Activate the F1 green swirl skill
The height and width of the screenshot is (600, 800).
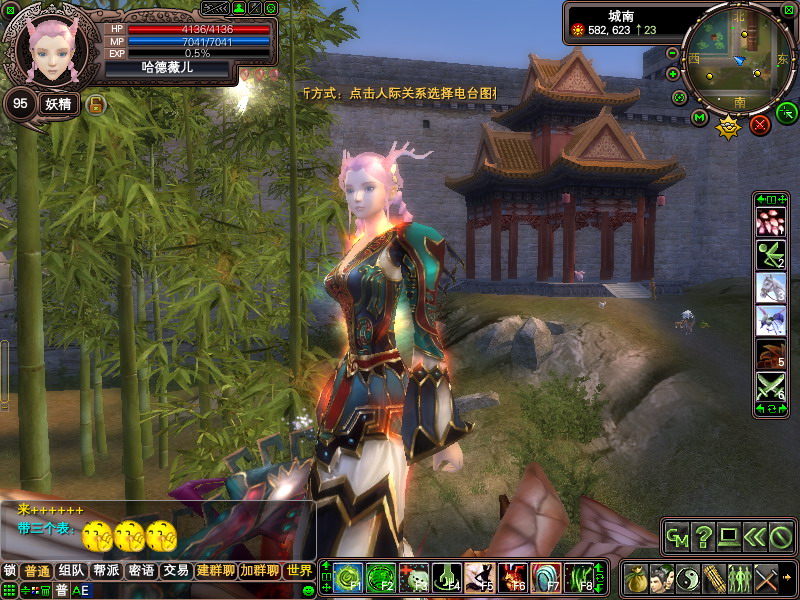coord(347,577)
